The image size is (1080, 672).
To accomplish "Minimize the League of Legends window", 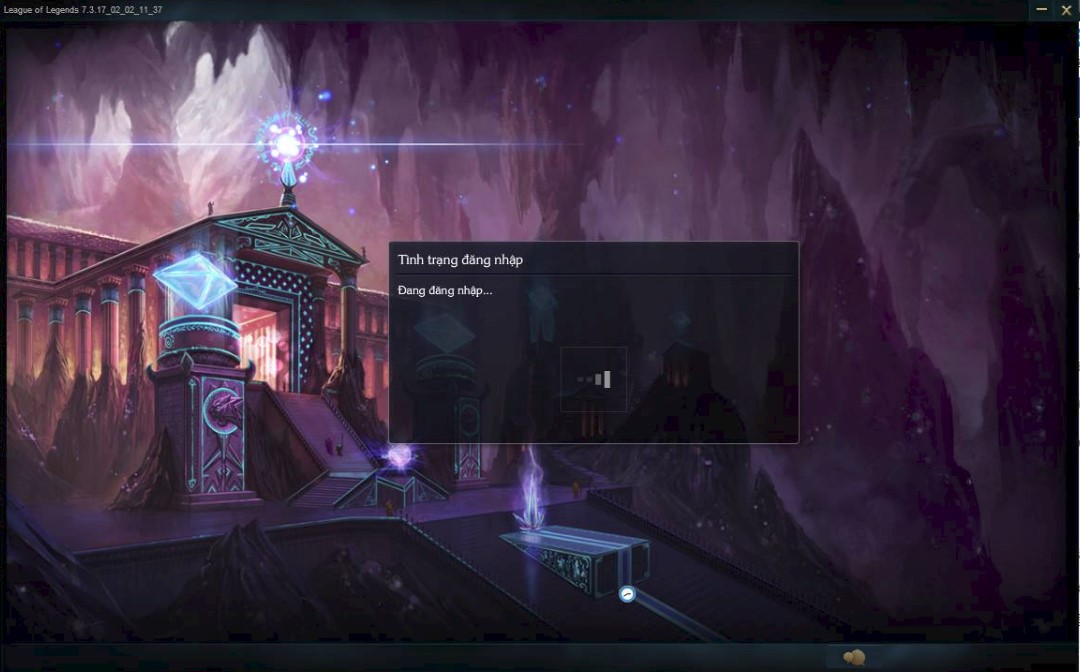I will click(x=1042, y=10).
